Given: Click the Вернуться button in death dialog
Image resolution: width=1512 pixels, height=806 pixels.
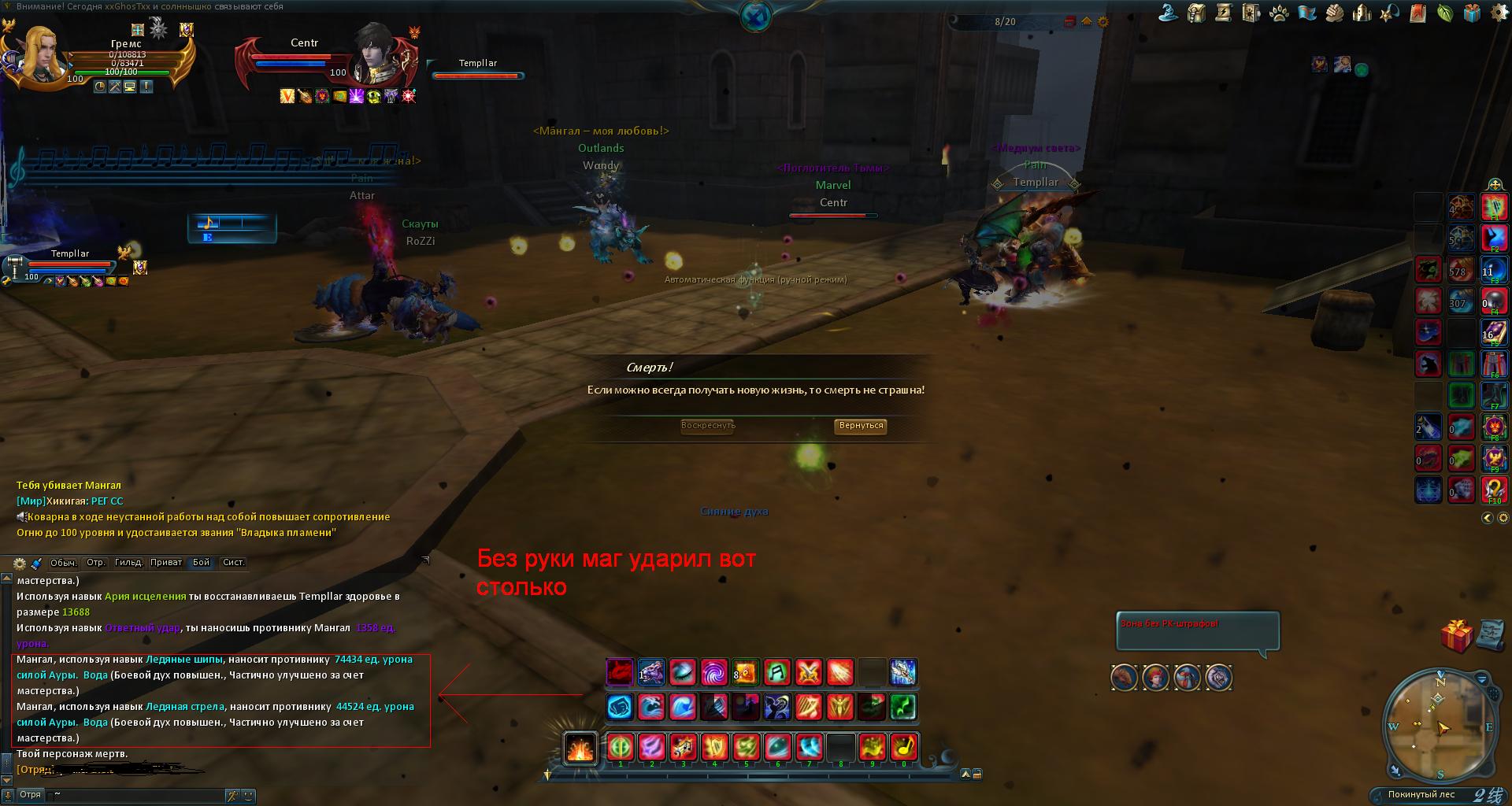Looking at the screenshot, I should pyautogui.click(x=861, y=426).
